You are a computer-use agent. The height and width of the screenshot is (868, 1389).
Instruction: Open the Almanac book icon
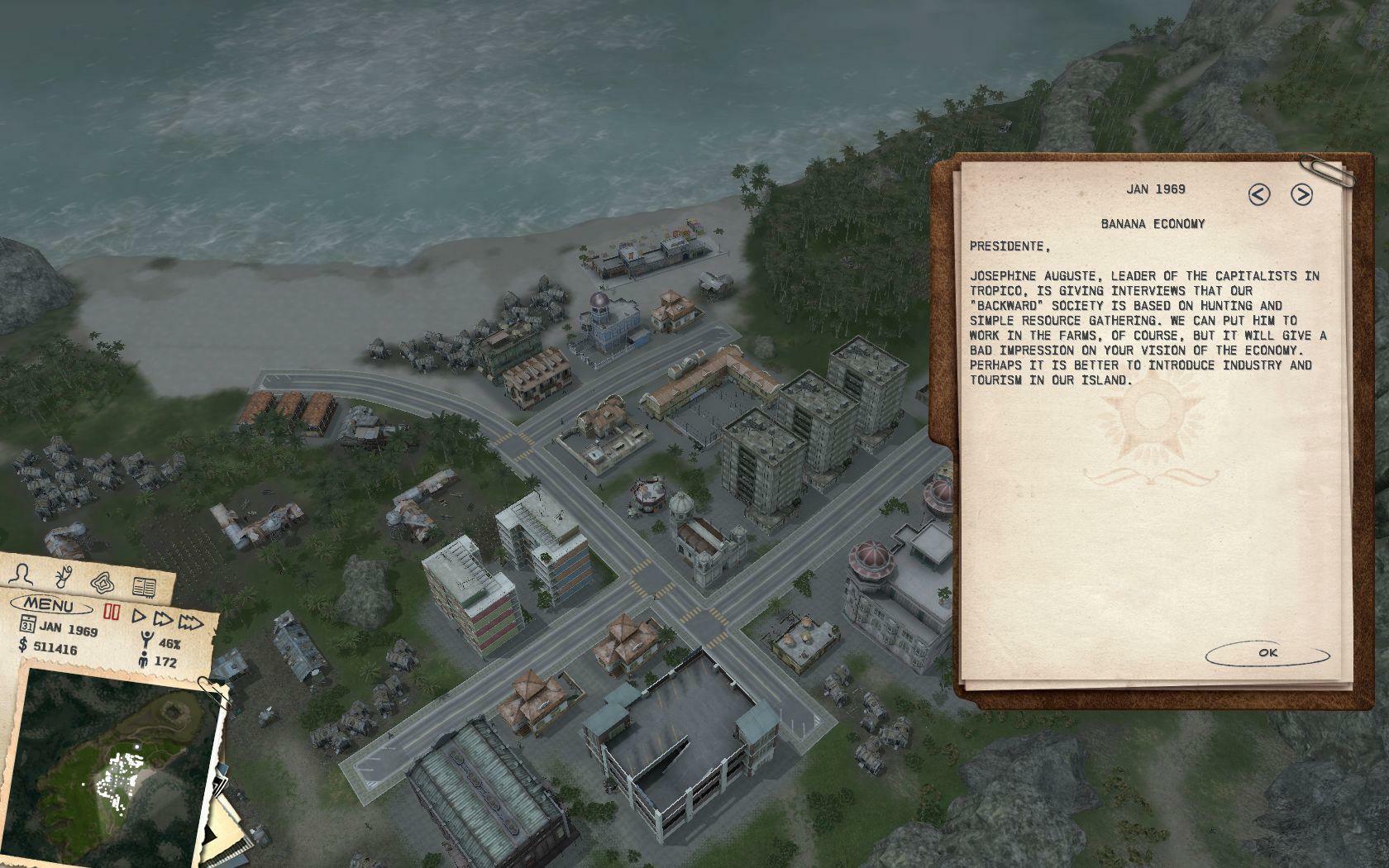tap(143, 585)
